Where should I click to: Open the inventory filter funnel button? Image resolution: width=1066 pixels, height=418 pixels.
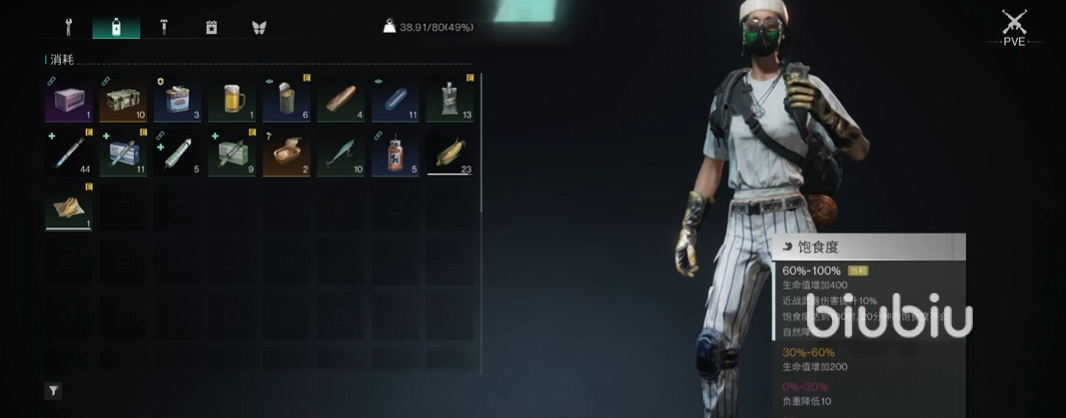(x=53, y=391)
